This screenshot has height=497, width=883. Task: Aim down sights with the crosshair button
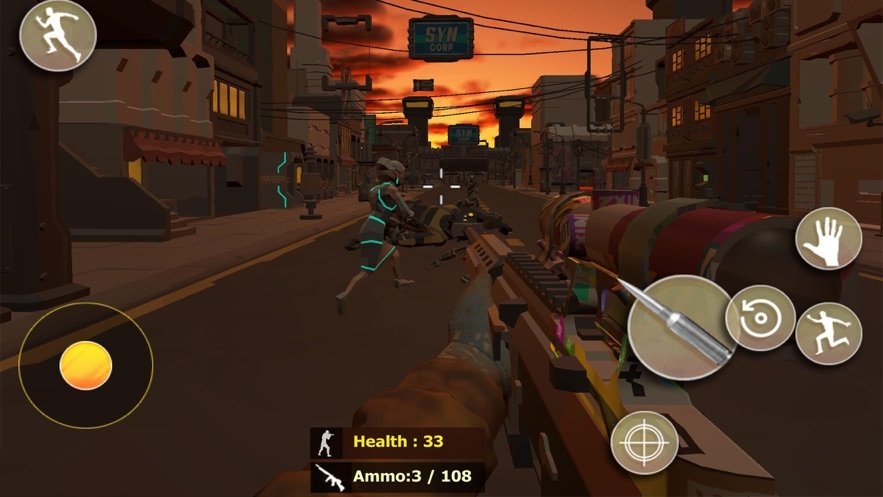tap(644, 441)
